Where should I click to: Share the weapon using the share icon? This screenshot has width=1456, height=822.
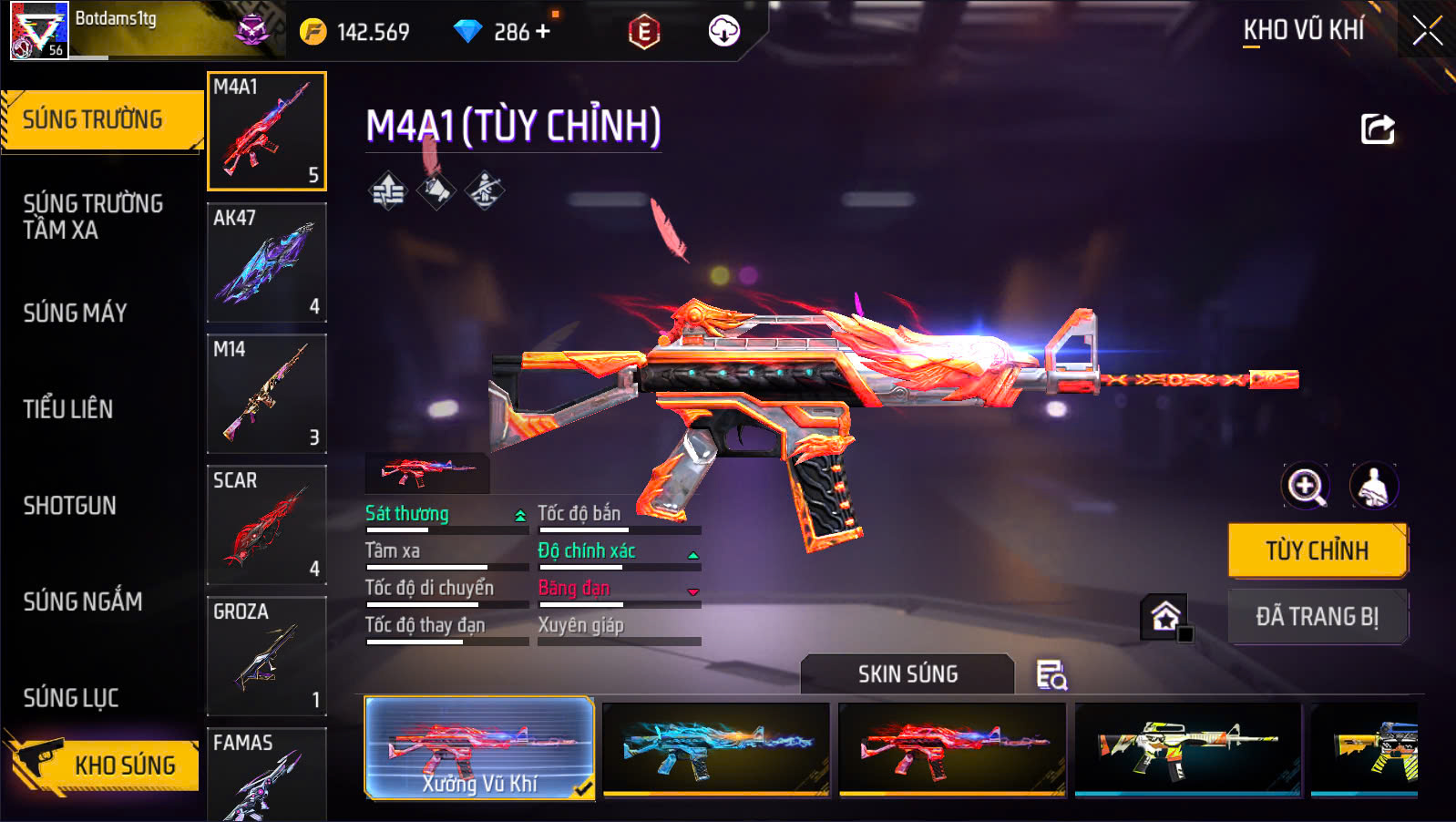(1377, 129)
